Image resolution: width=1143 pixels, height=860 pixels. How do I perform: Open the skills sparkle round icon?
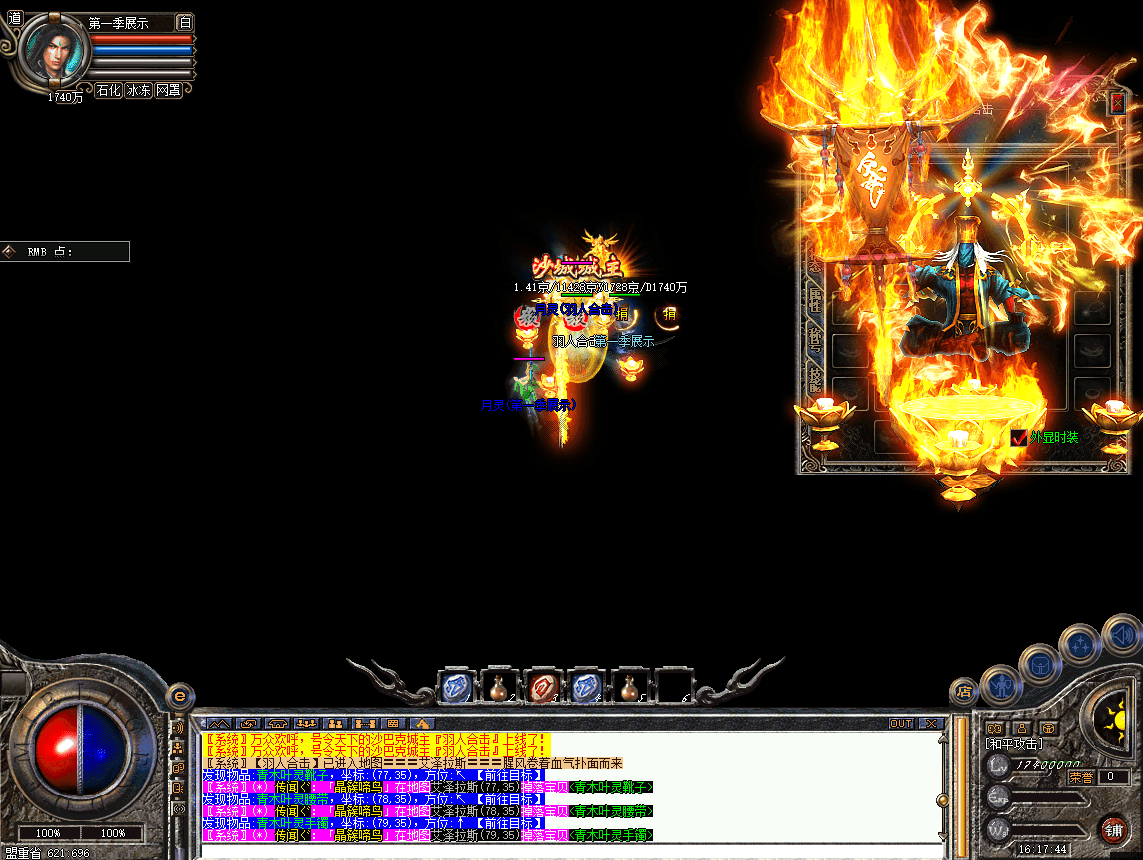click(1081, 643)
